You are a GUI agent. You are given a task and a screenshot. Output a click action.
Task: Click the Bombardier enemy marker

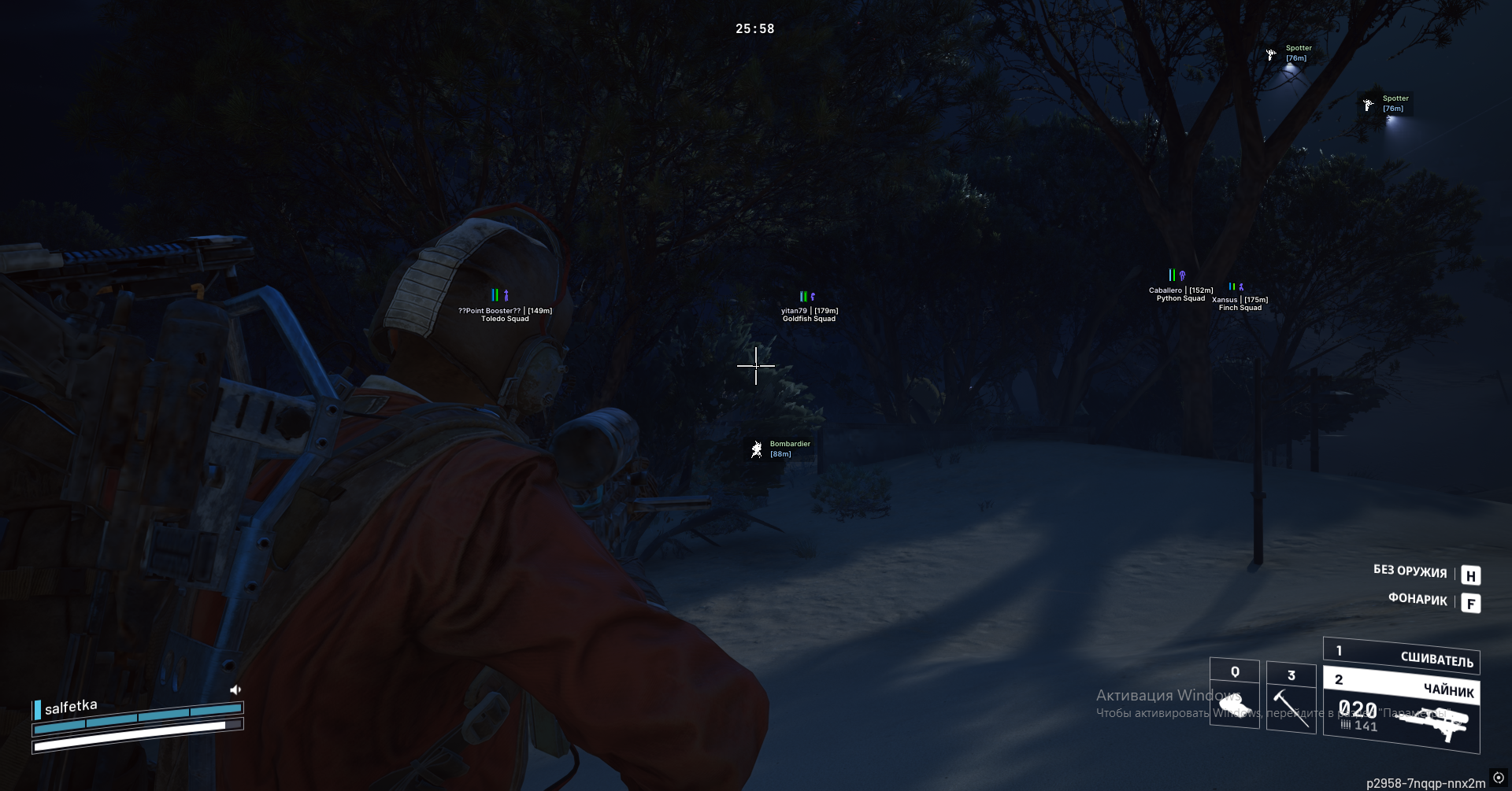757,449
